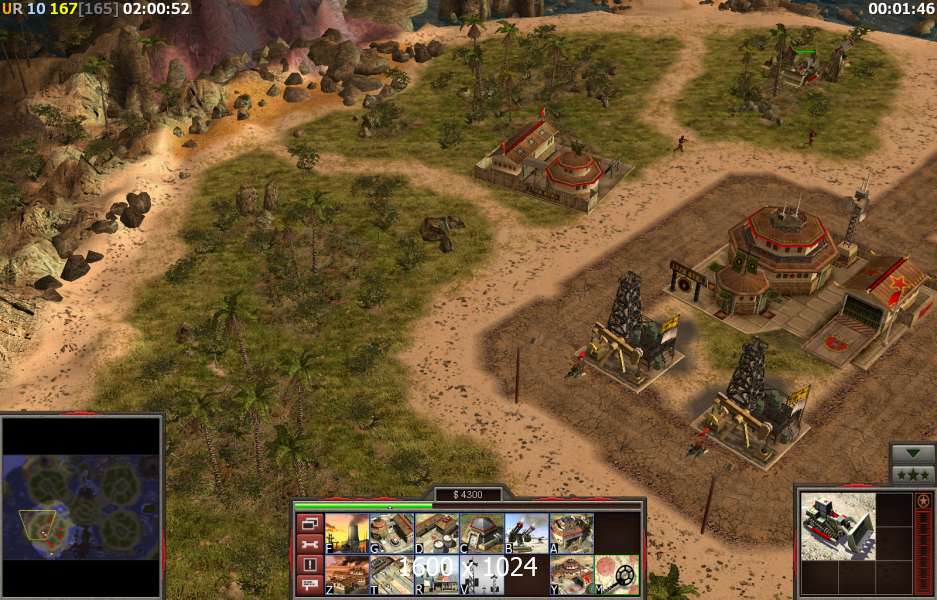The height and width of the screenshot is (600, 937).
Task: Open the minimap in the bottom-left panel
Action: (81, 505)
